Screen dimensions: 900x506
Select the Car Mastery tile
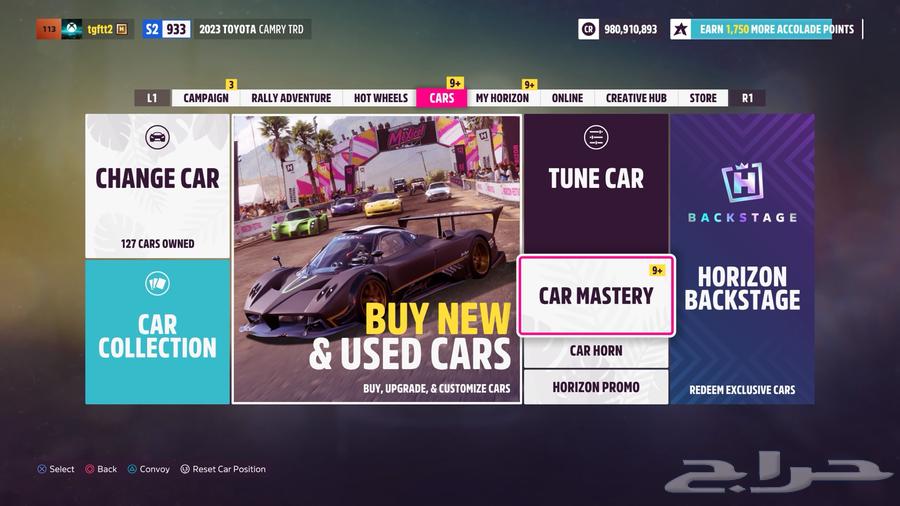pos(596,296)
